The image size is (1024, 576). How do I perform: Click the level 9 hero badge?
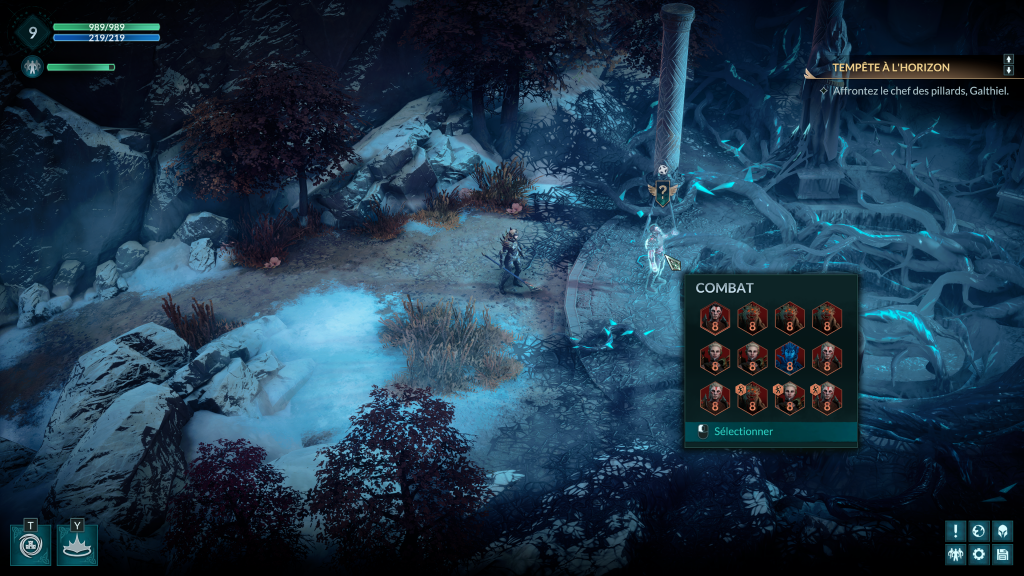click(31, 32)
